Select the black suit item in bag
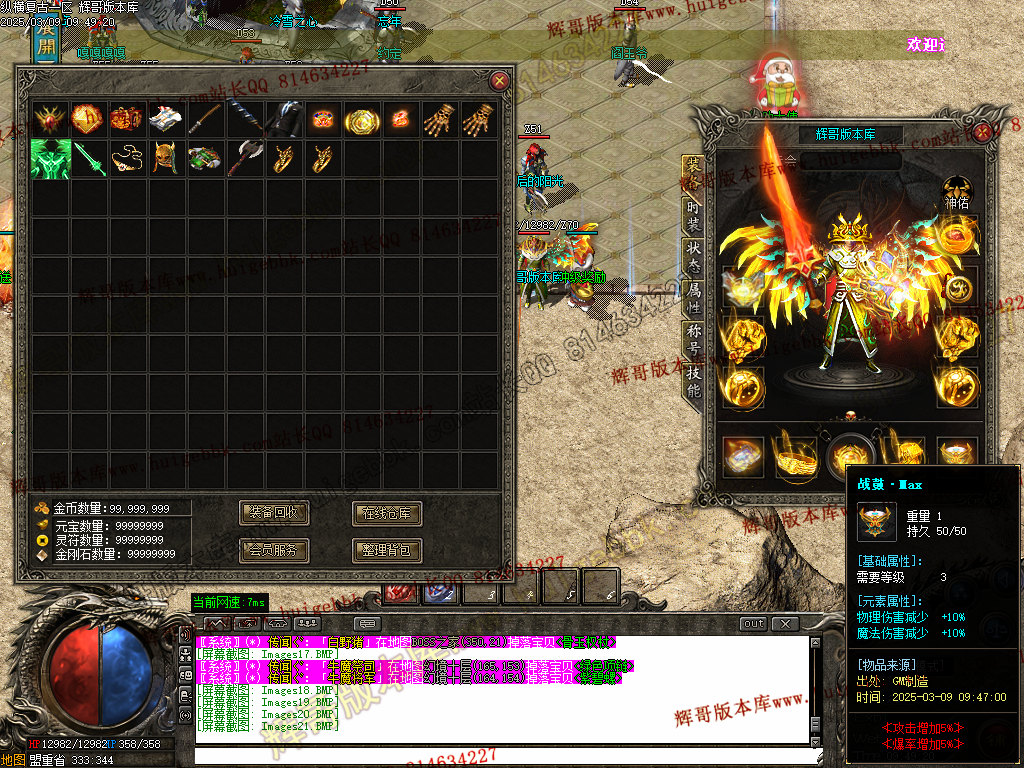Viewport: 1024px width, 768px height. pyautogui.click(x=284, y=119)
